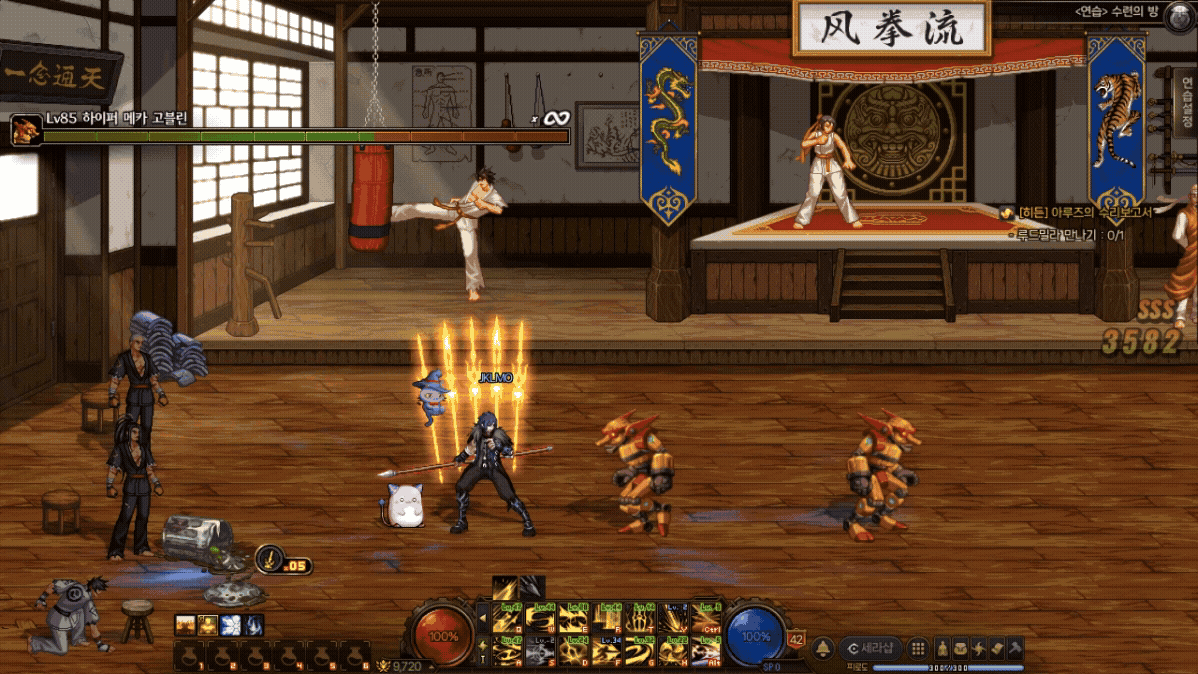Open the grid main menu button

(918, 648)
